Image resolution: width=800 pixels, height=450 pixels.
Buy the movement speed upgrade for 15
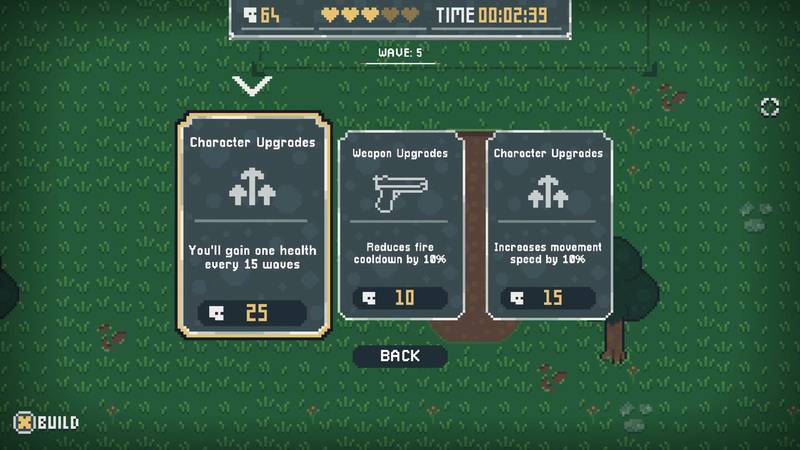(548, 298)
